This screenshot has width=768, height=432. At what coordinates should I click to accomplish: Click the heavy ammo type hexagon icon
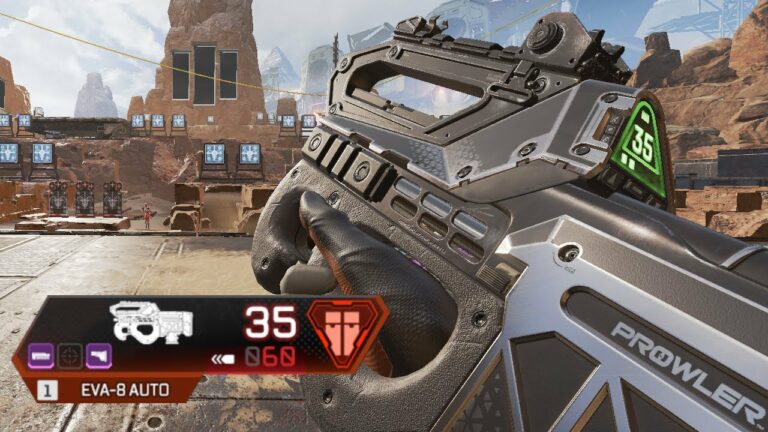click(x=340, y=329)
